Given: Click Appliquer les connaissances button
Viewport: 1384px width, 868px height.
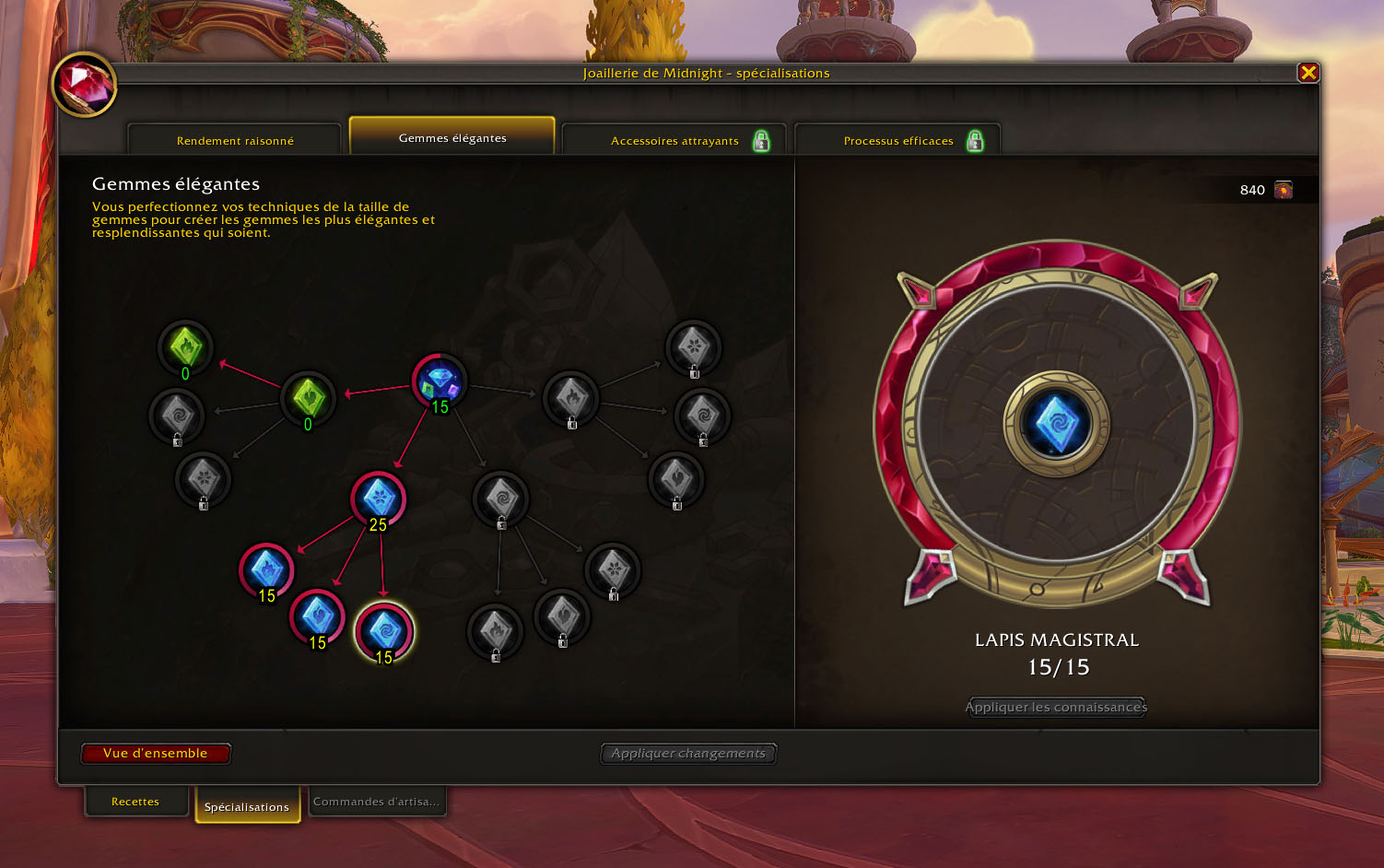Looking at the screenshot, I should pyautogui.click(x=1056, y=707).
